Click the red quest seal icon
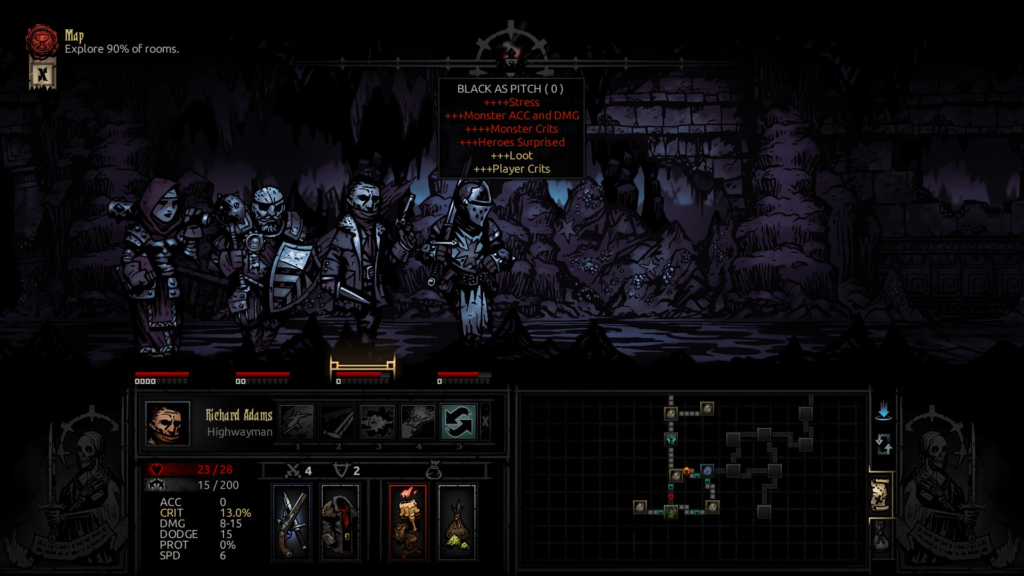The width and height of the screenshot is (1024, 576). tap(43, 41)
